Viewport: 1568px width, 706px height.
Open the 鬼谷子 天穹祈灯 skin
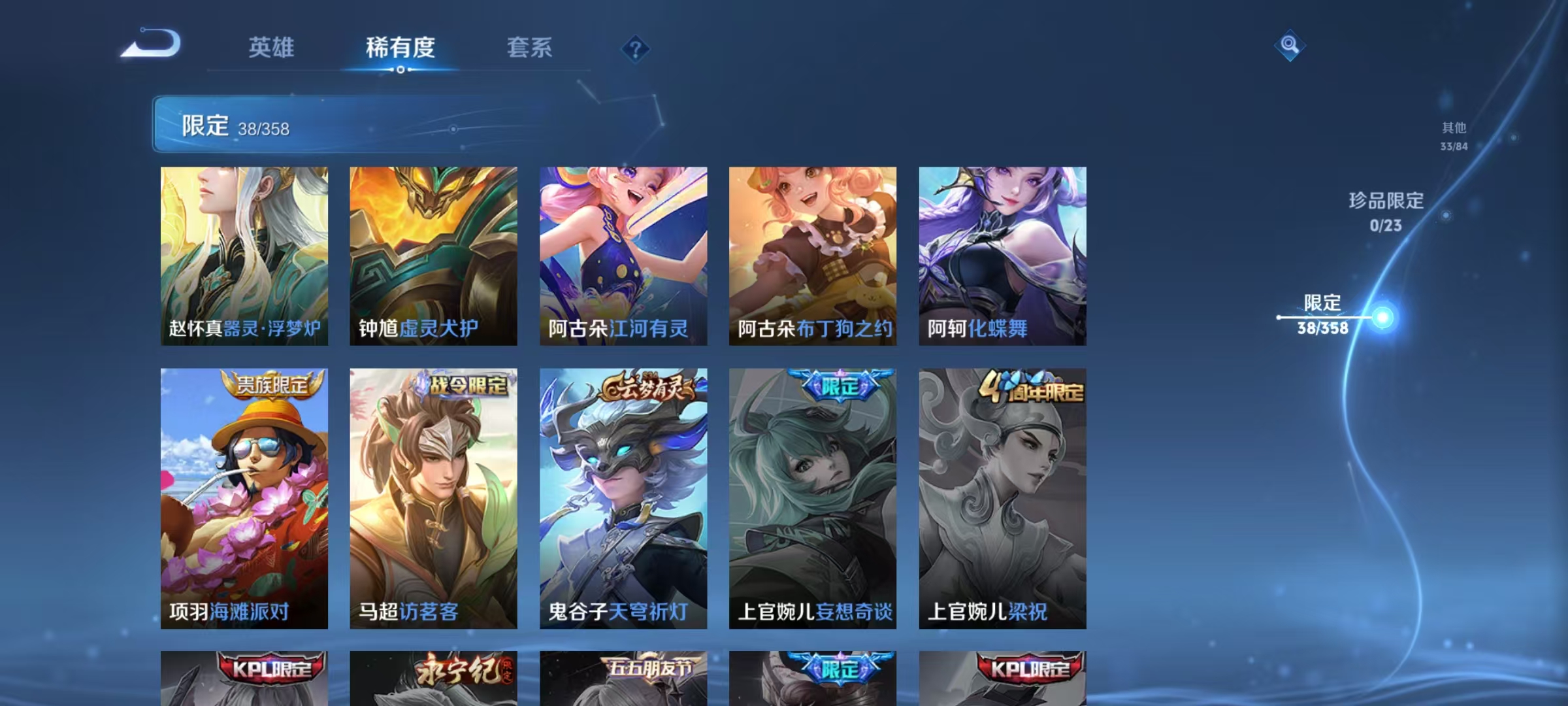[x=623, y=497]
